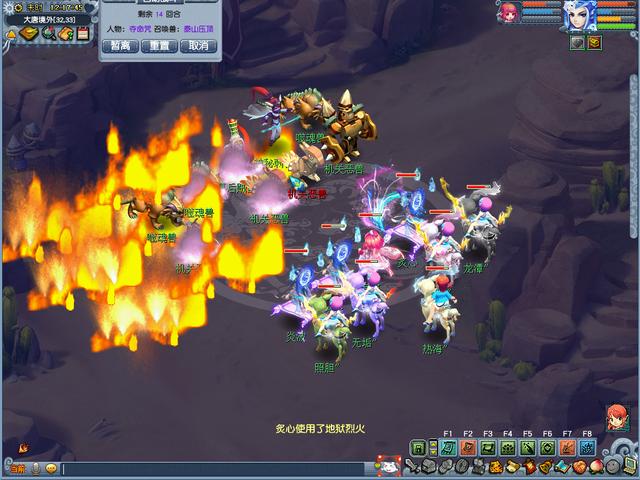Image resolution: width=640 pixels, height=480 pixels.
Task: Select the pink-haired pet portrait
Action: [510, 14]
